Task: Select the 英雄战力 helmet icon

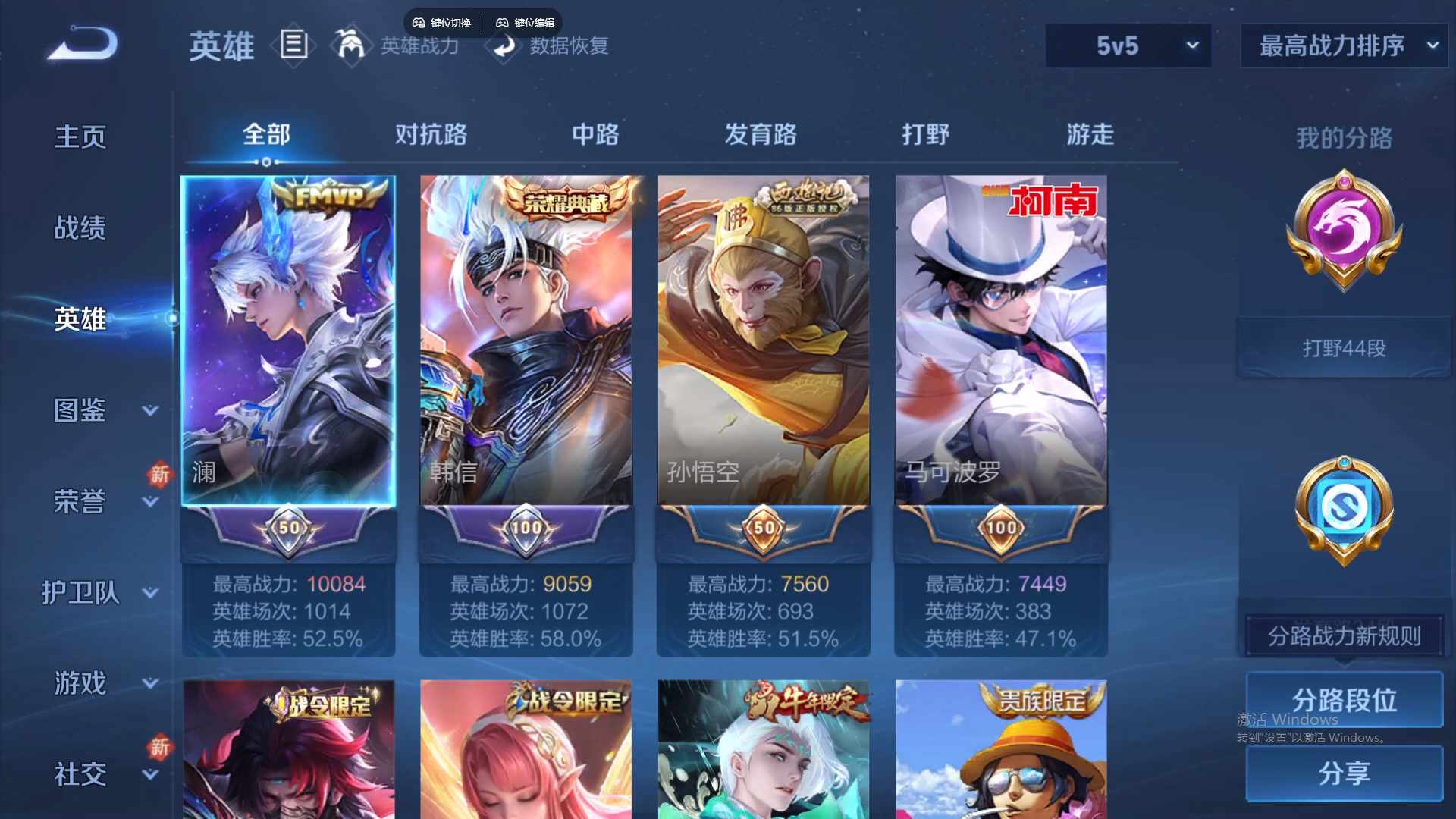Action: point(351,45)
